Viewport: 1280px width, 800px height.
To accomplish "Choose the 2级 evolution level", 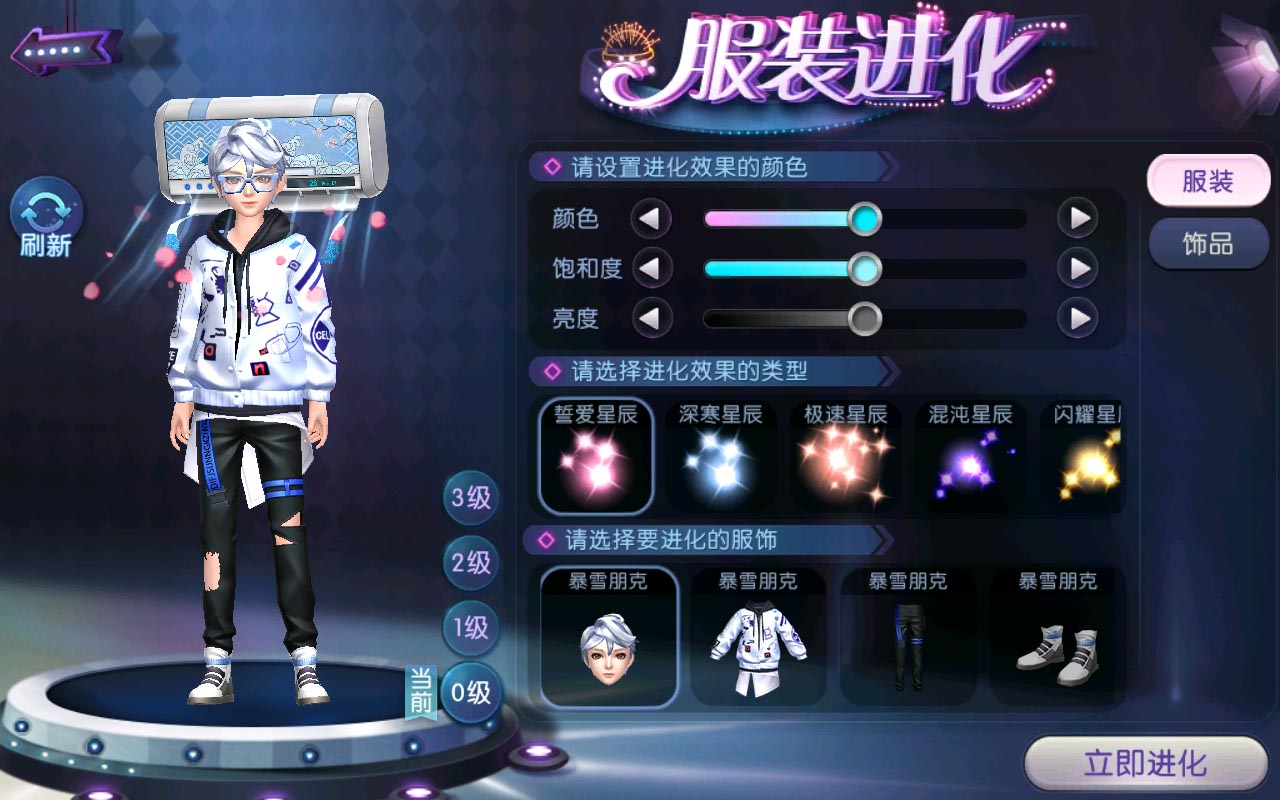I will pos(470,563).
